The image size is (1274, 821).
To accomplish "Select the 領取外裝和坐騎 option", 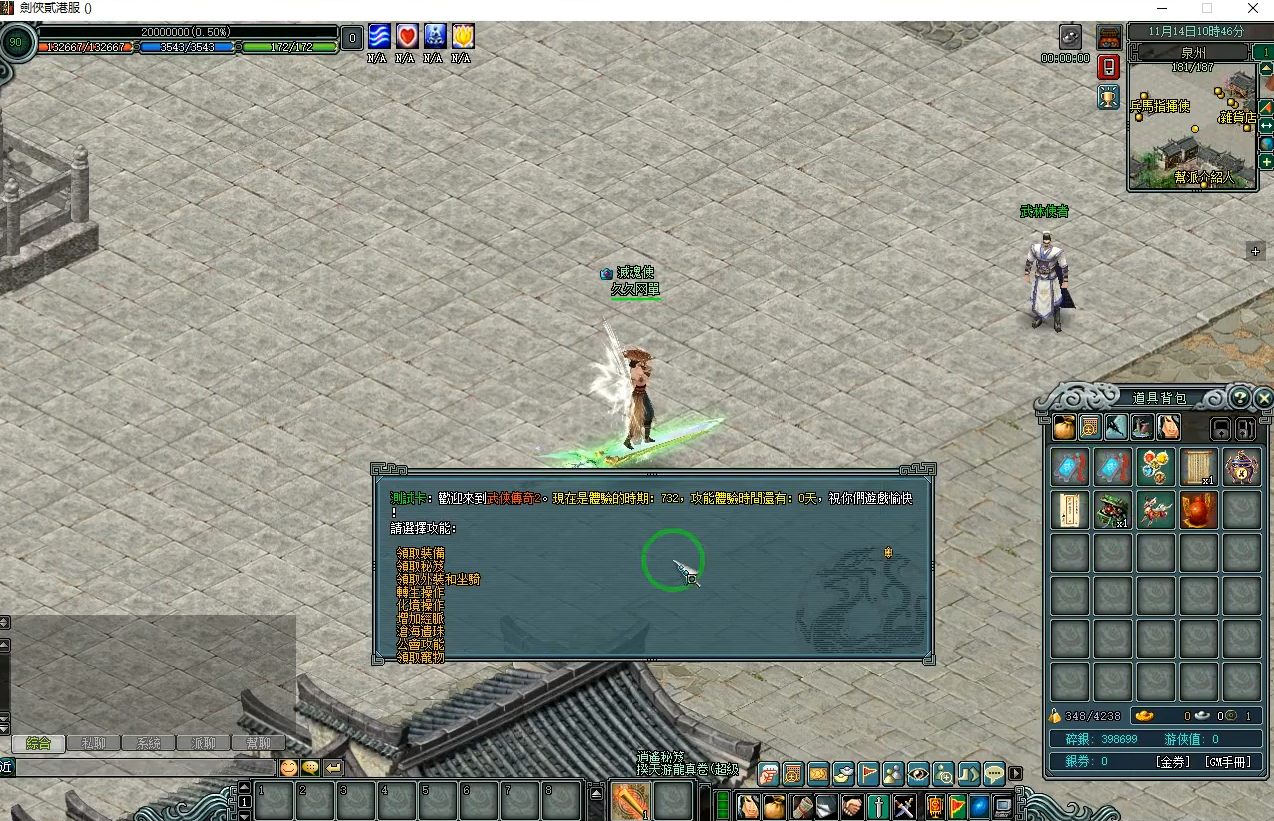I will [x=438, y=579].
